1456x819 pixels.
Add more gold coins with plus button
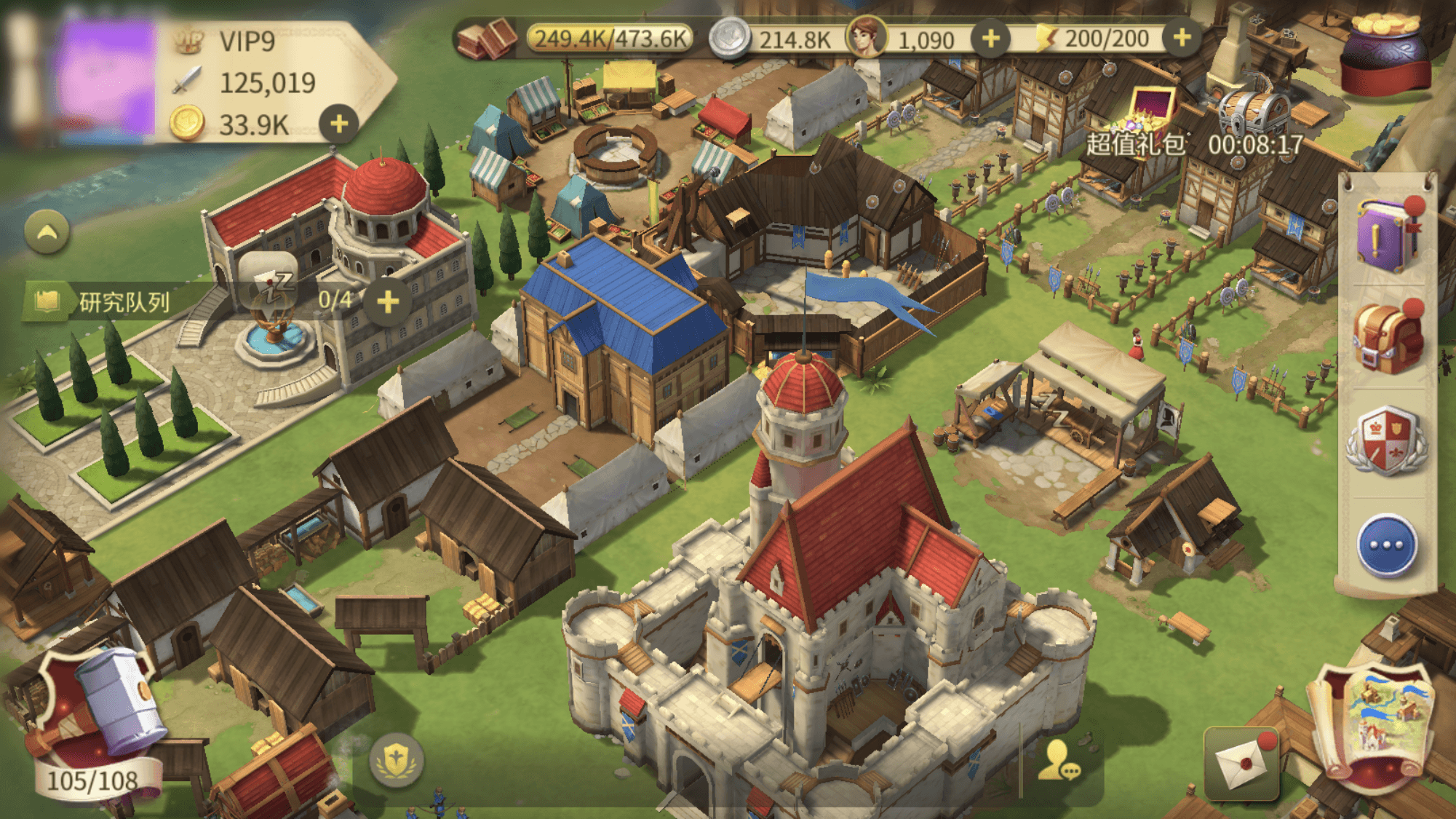click(338, 124)
